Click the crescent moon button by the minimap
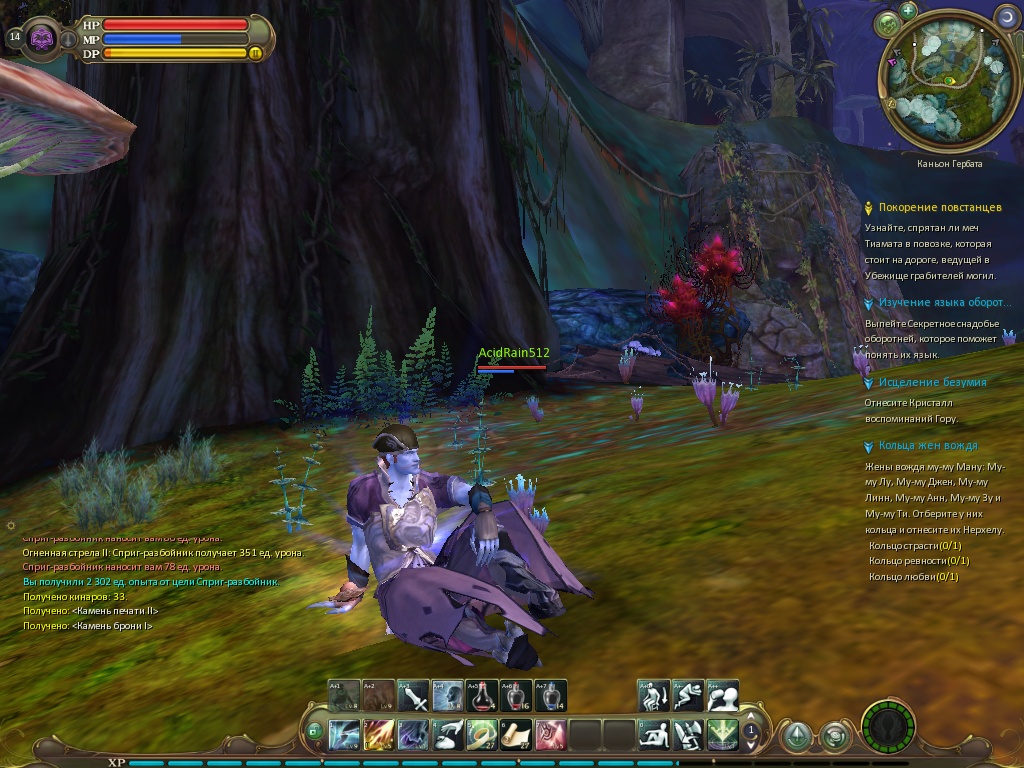 pyautogui.click(x=1004, y=16)
